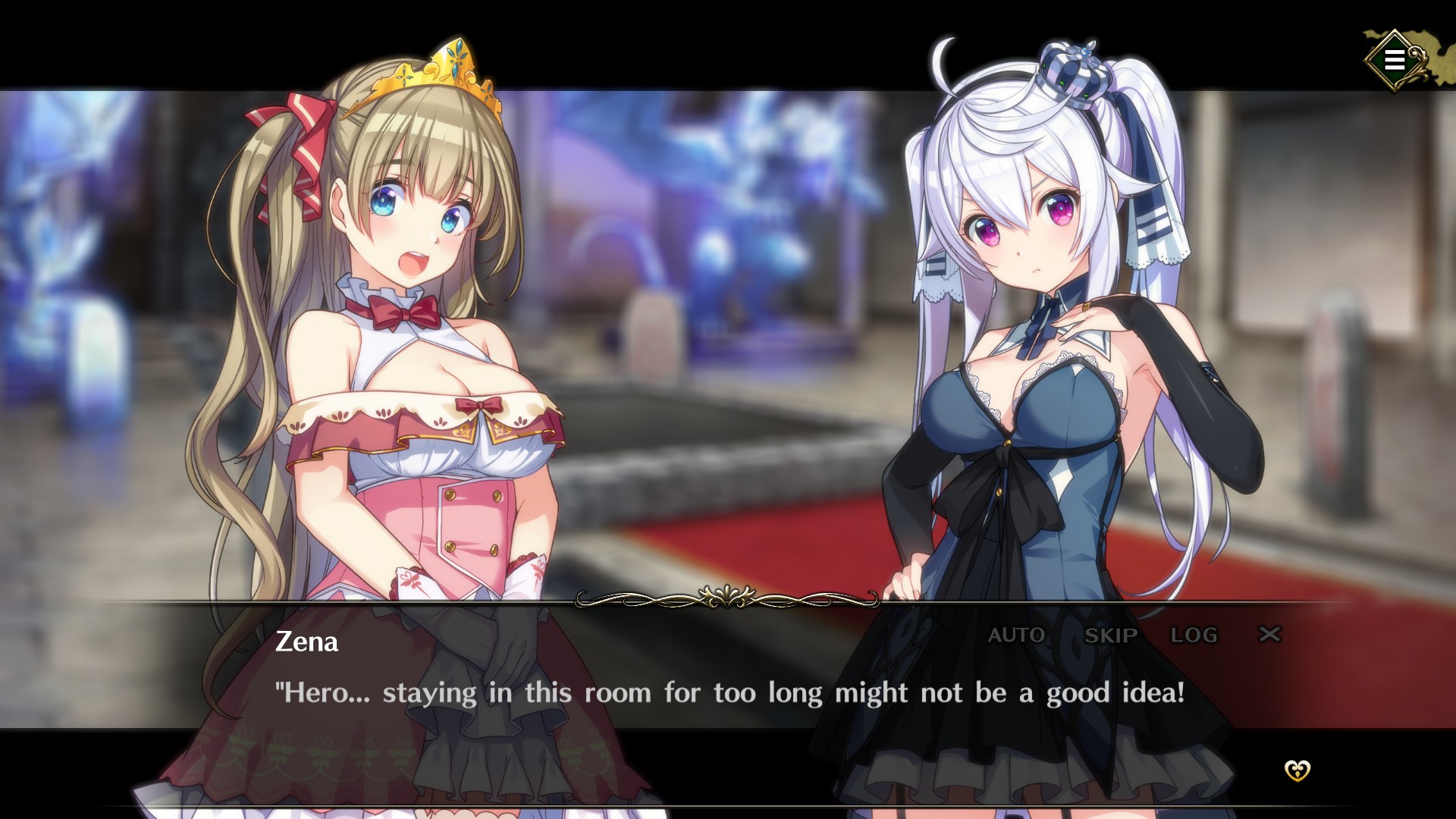The width and height of the screenshot is (1456, 819).
Task: Open the hamburger menu icon
Action: pos(1394,60)
